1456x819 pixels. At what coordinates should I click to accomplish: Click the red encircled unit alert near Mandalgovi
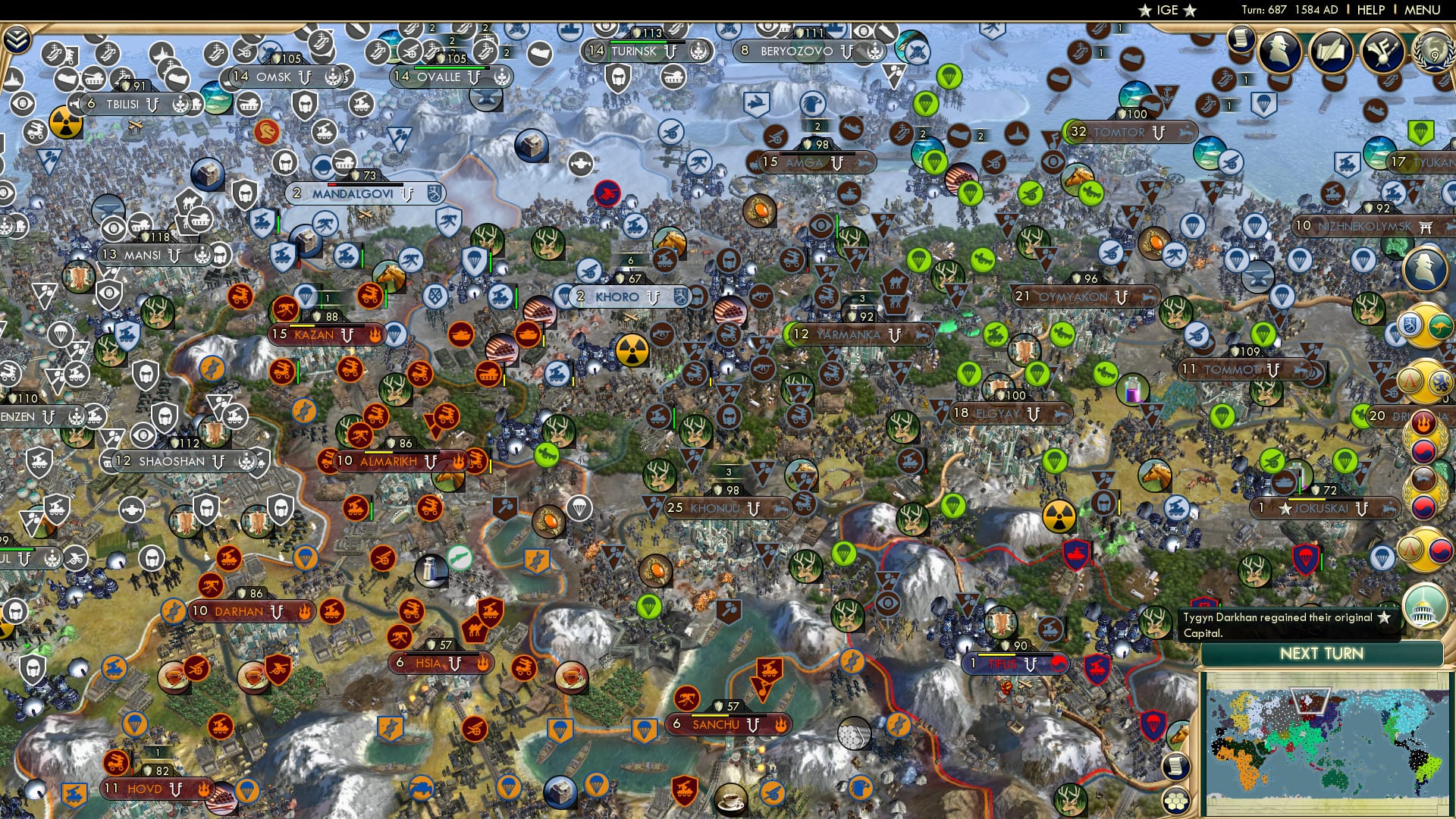click(607, 193)
